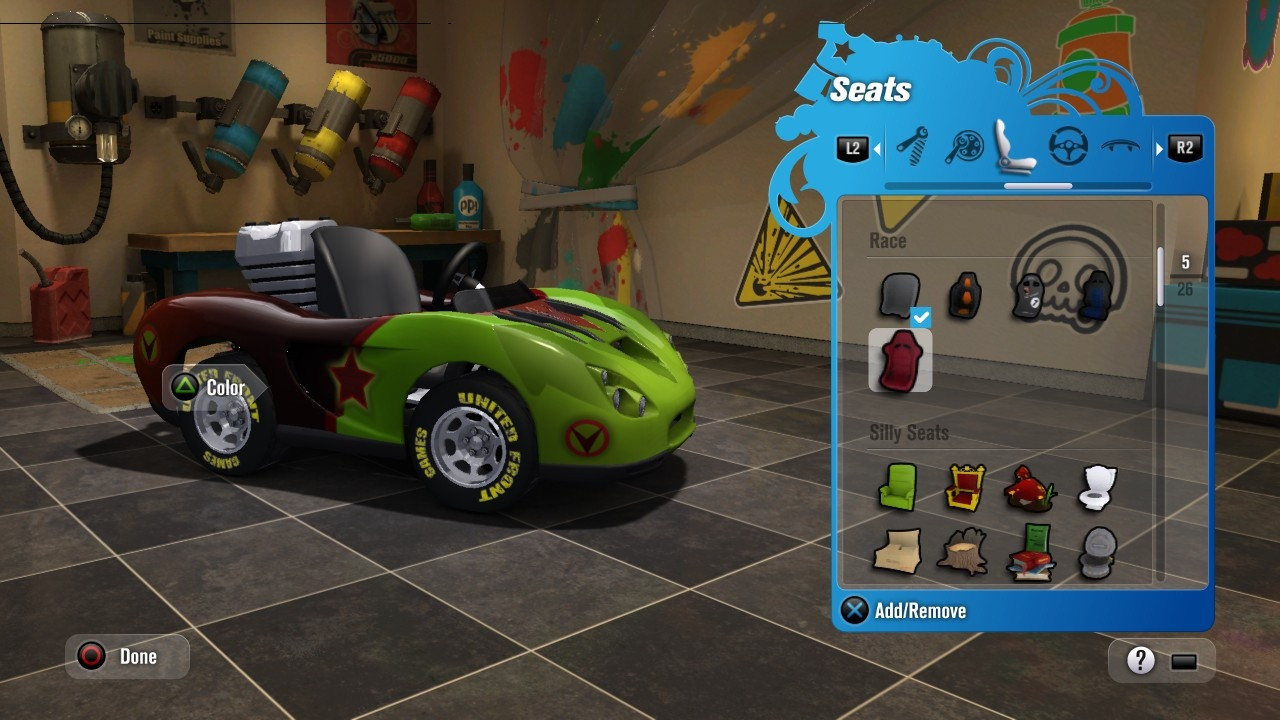Image resolution: width=1280 pixels, height=720 pixels.
Task: Choose the tree stump seat
Action: pyautogui.click(x=963, y=552)
